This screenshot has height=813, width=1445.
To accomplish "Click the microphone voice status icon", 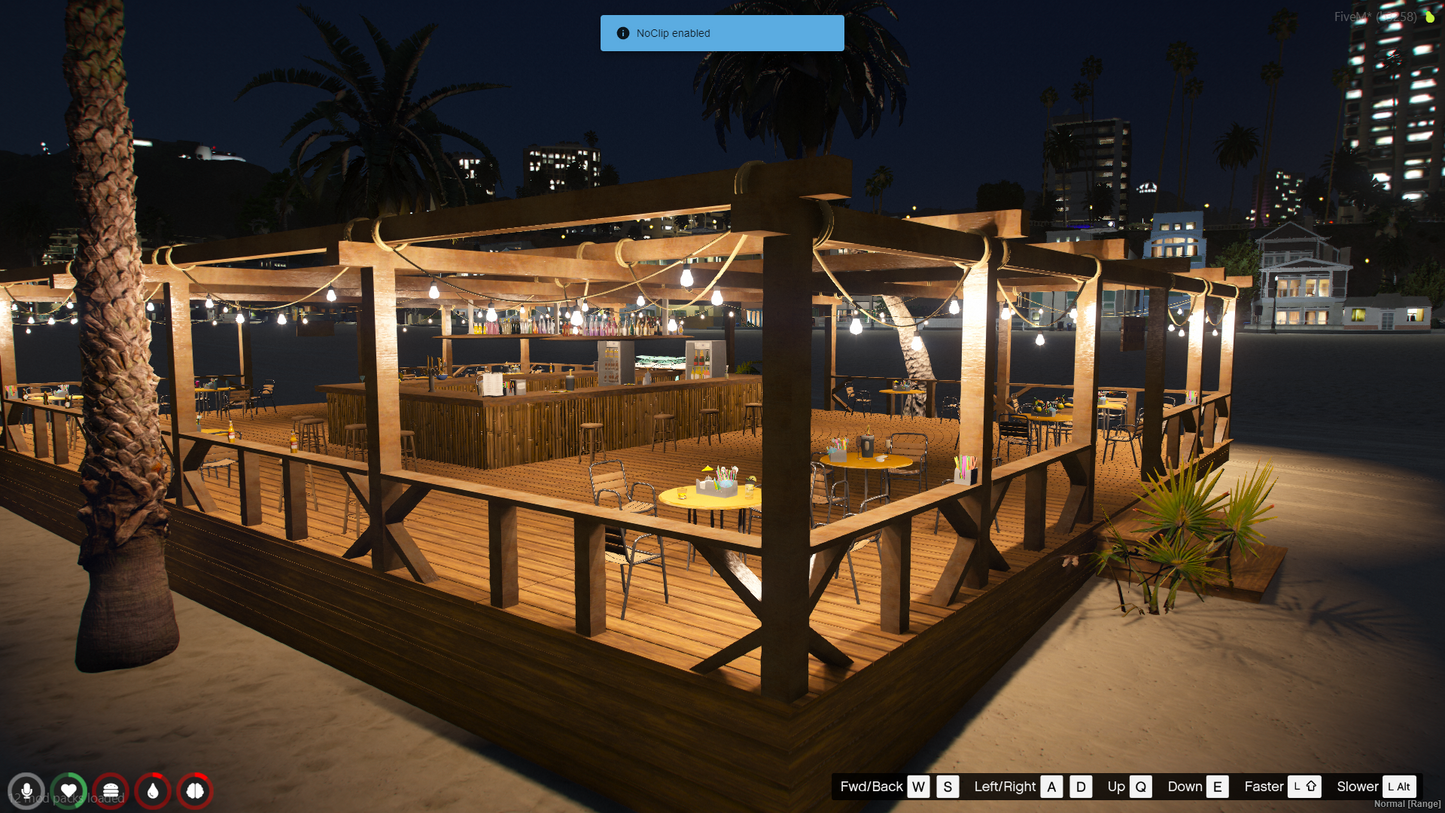I will click(x=27, y=791).
